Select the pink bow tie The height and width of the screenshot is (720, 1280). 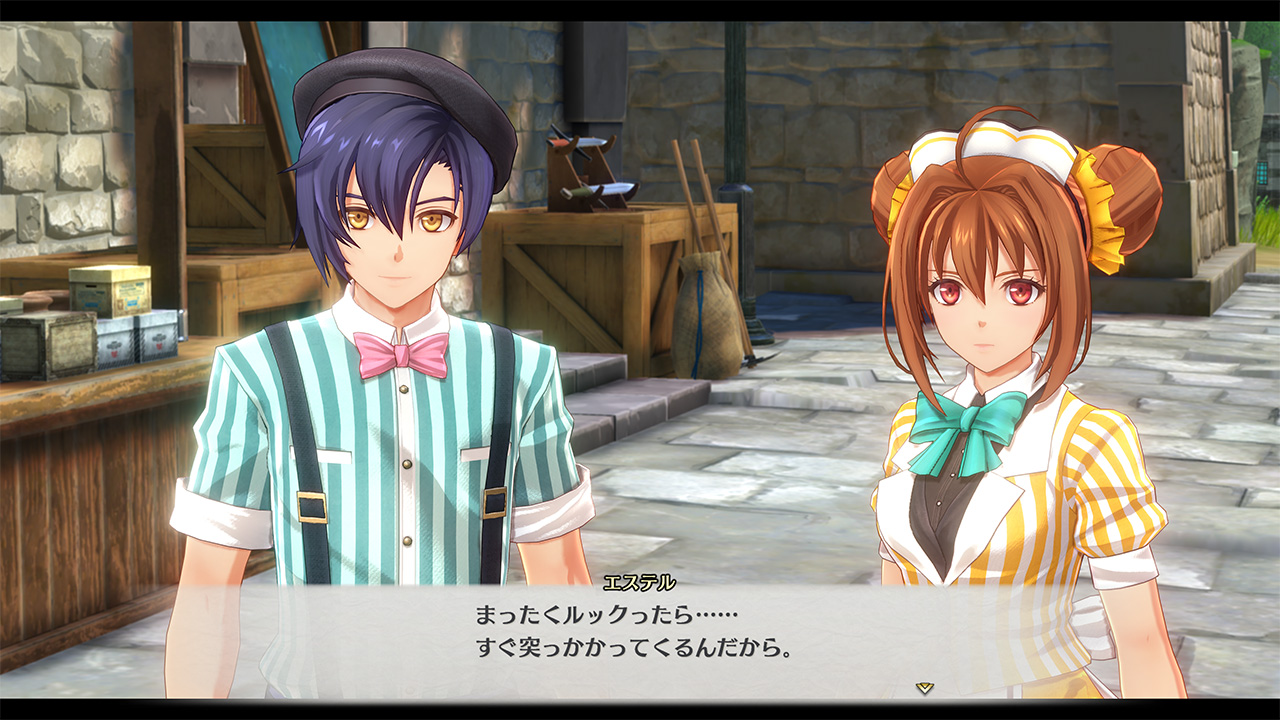click(x=400, y=350)
